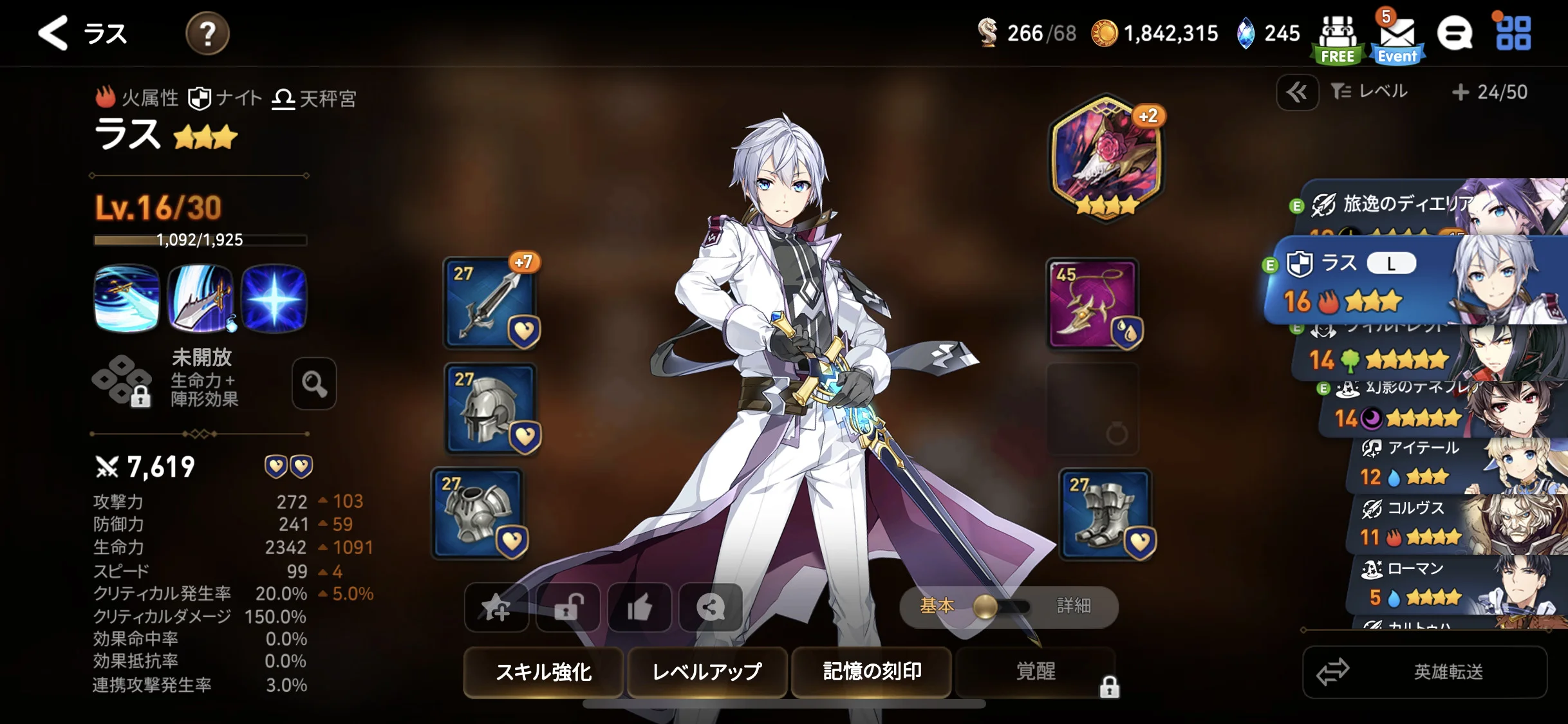This screenshot has width=1568, height=724.
Task: Open 記憶の刻印 memory imprint
Action: [x=872, y=672]
